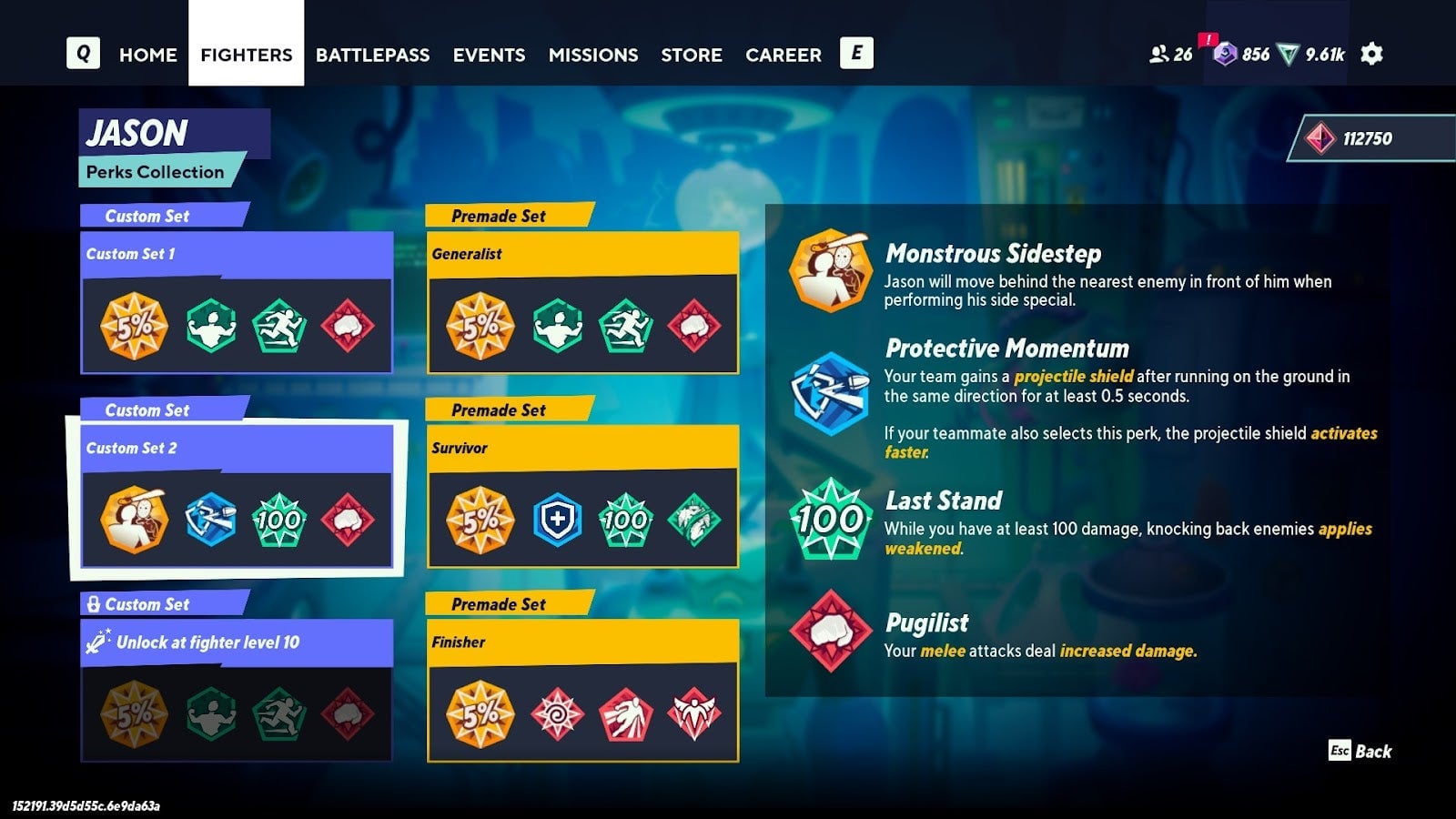Viewport: 1456px width, 819px height.
Task: Click the Pugilist fist perk icon
Action: point(829,629)
